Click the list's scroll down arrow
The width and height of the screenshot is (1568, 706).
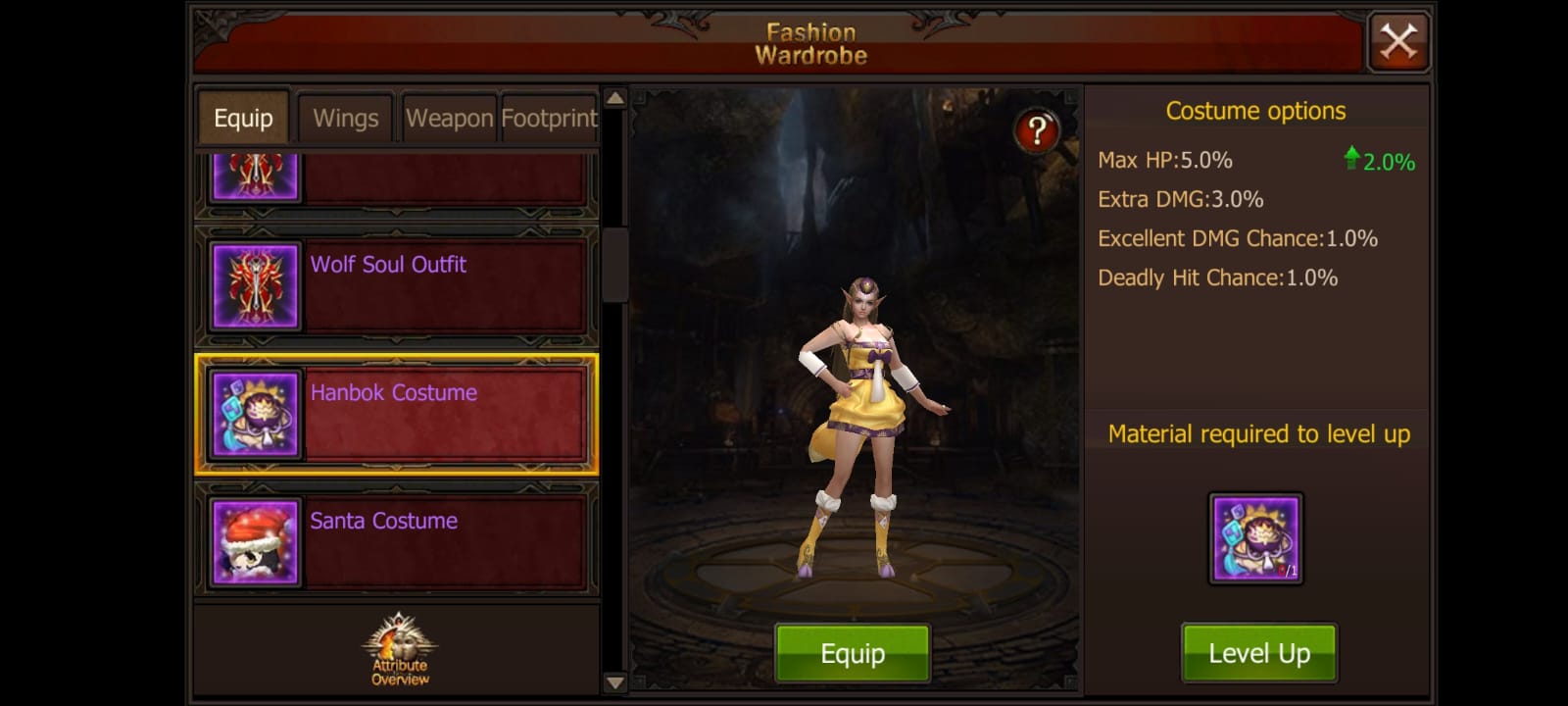tap(614, 682)
